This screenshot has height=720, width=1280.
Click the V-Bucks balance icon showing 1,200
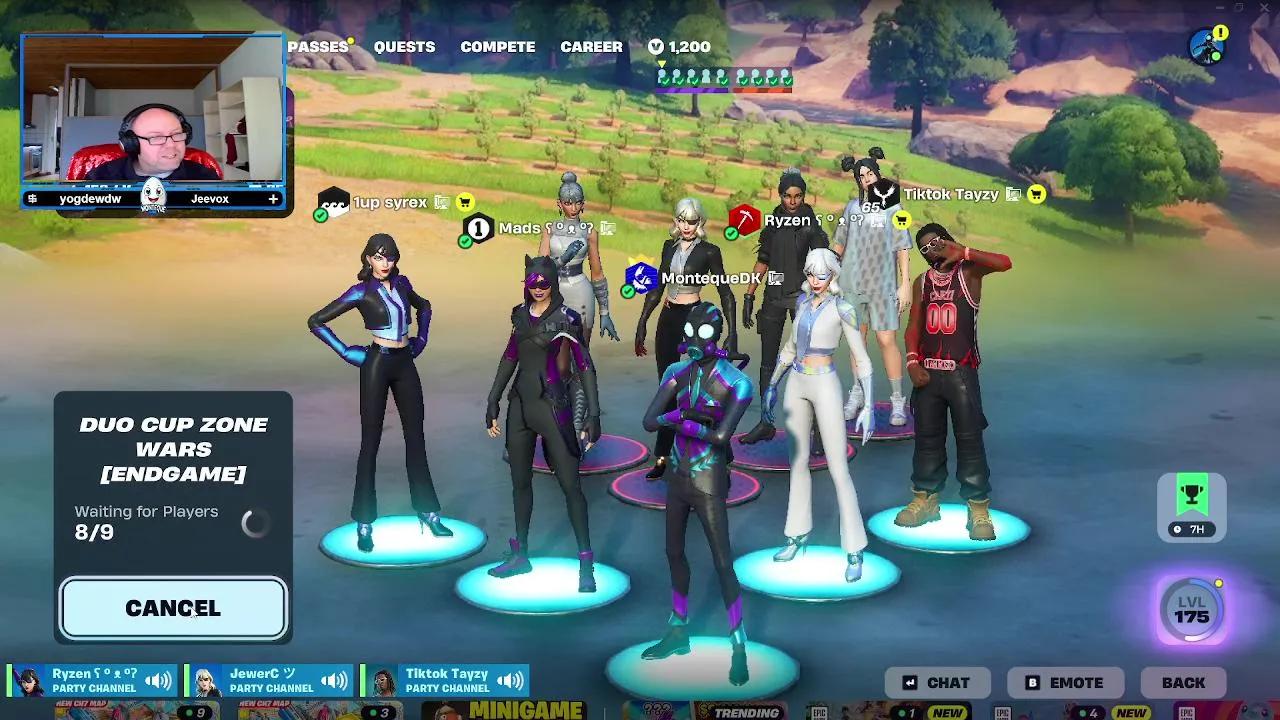point(655,46)
